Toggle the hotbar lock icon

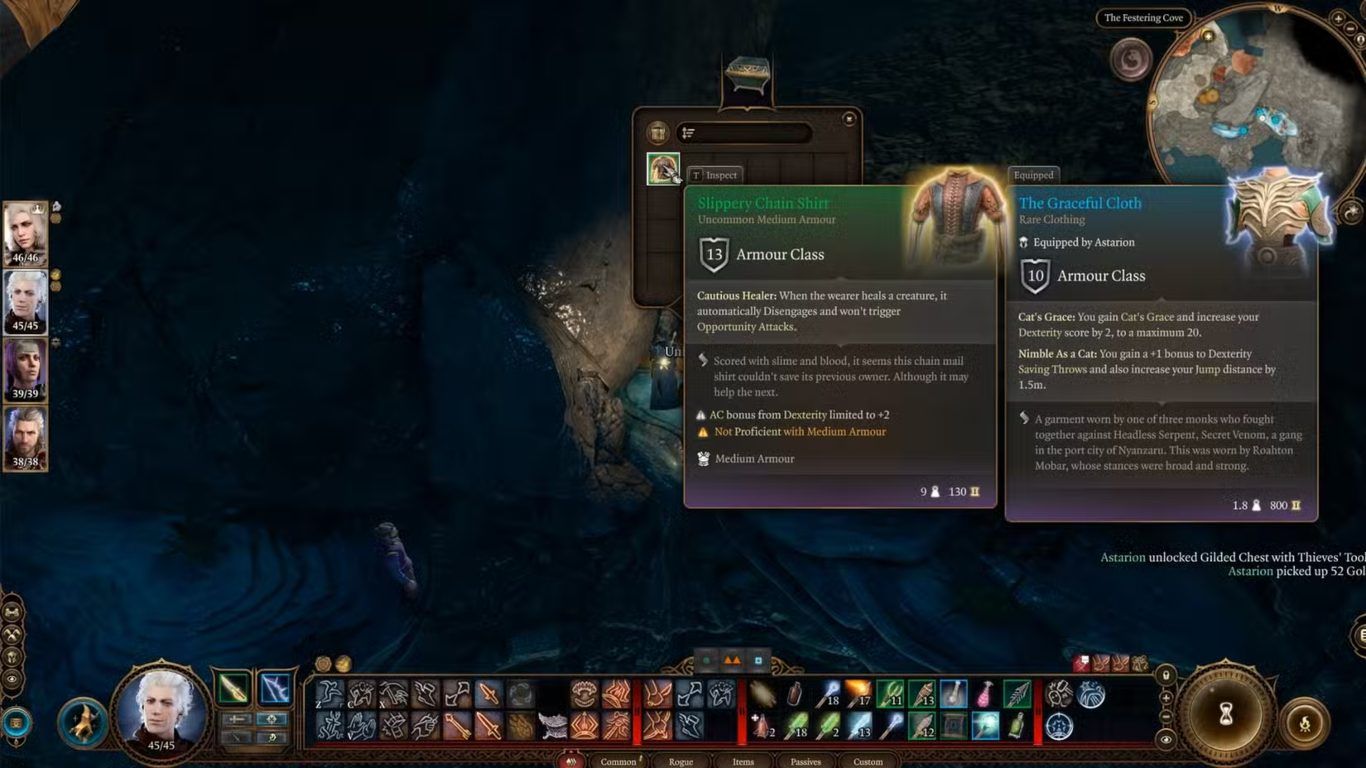pyautogui.click(x=1166, y=675)
